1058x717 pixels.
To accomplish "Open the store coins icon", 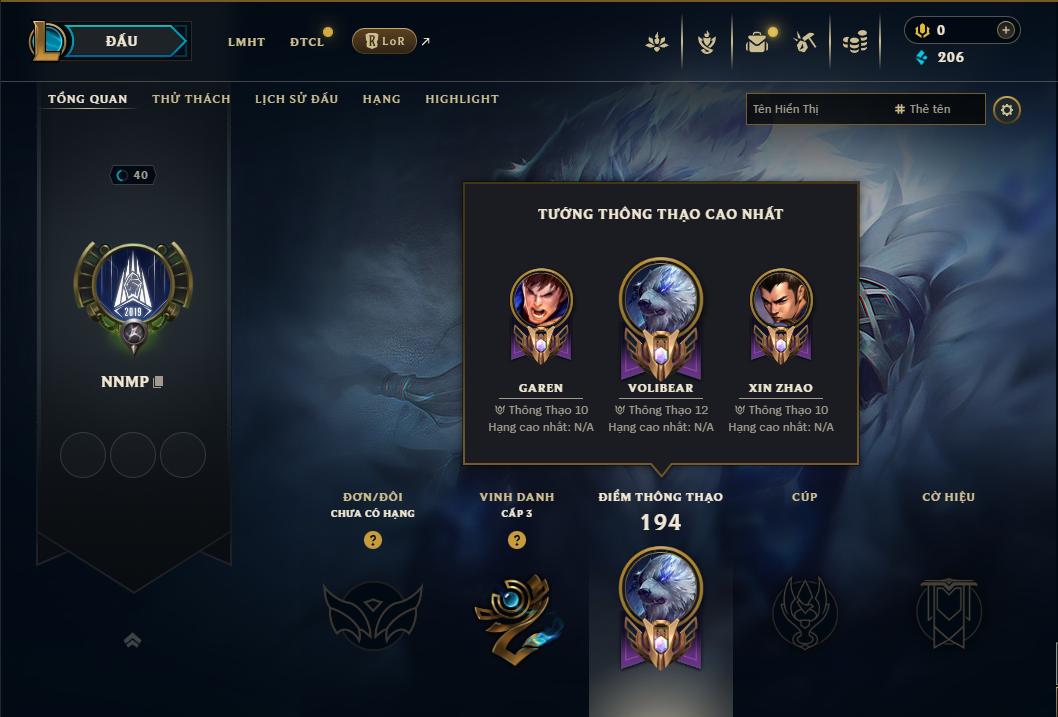I will (x=854, y=42).
